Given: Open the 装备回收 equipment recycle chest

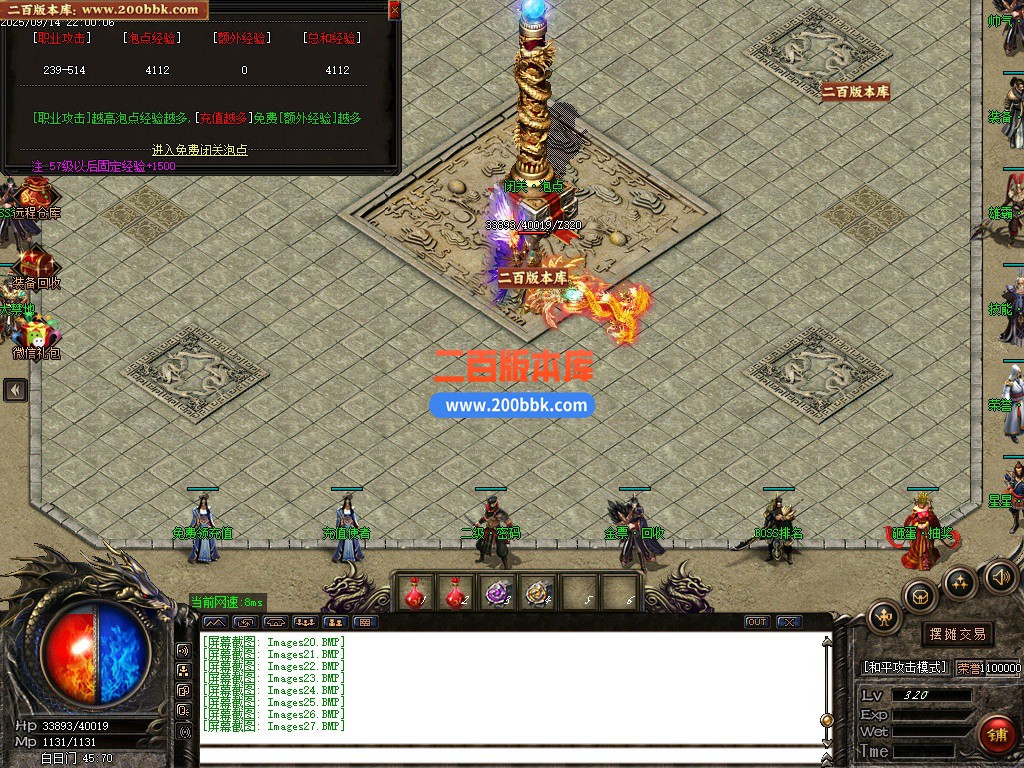Looking at the screenshot, I should pyautogui.click(x=35, y=265).
